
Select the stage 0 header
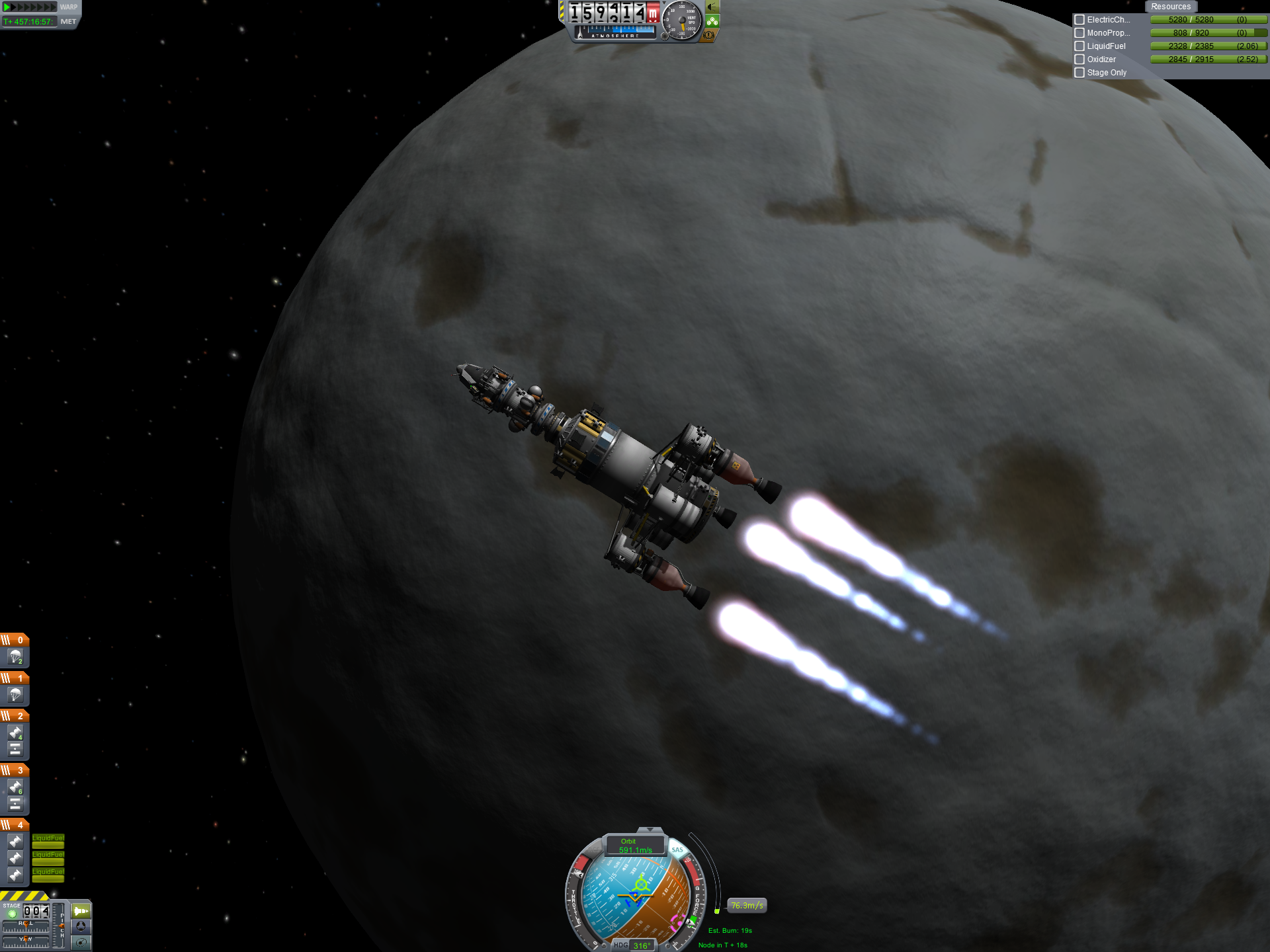[15, 640]
